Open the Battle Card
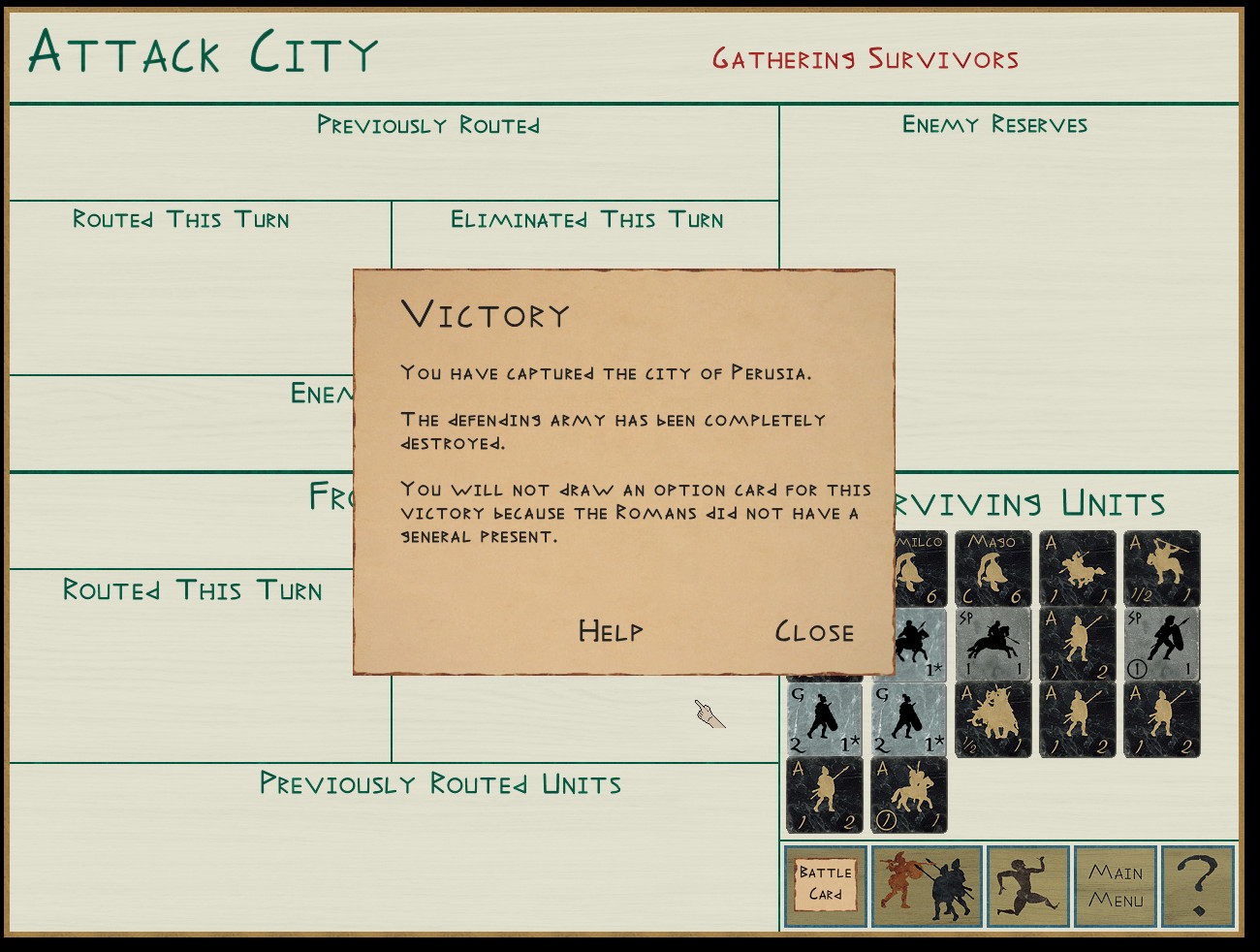The width and height of the screenshot is (1260, 952). 825,886
